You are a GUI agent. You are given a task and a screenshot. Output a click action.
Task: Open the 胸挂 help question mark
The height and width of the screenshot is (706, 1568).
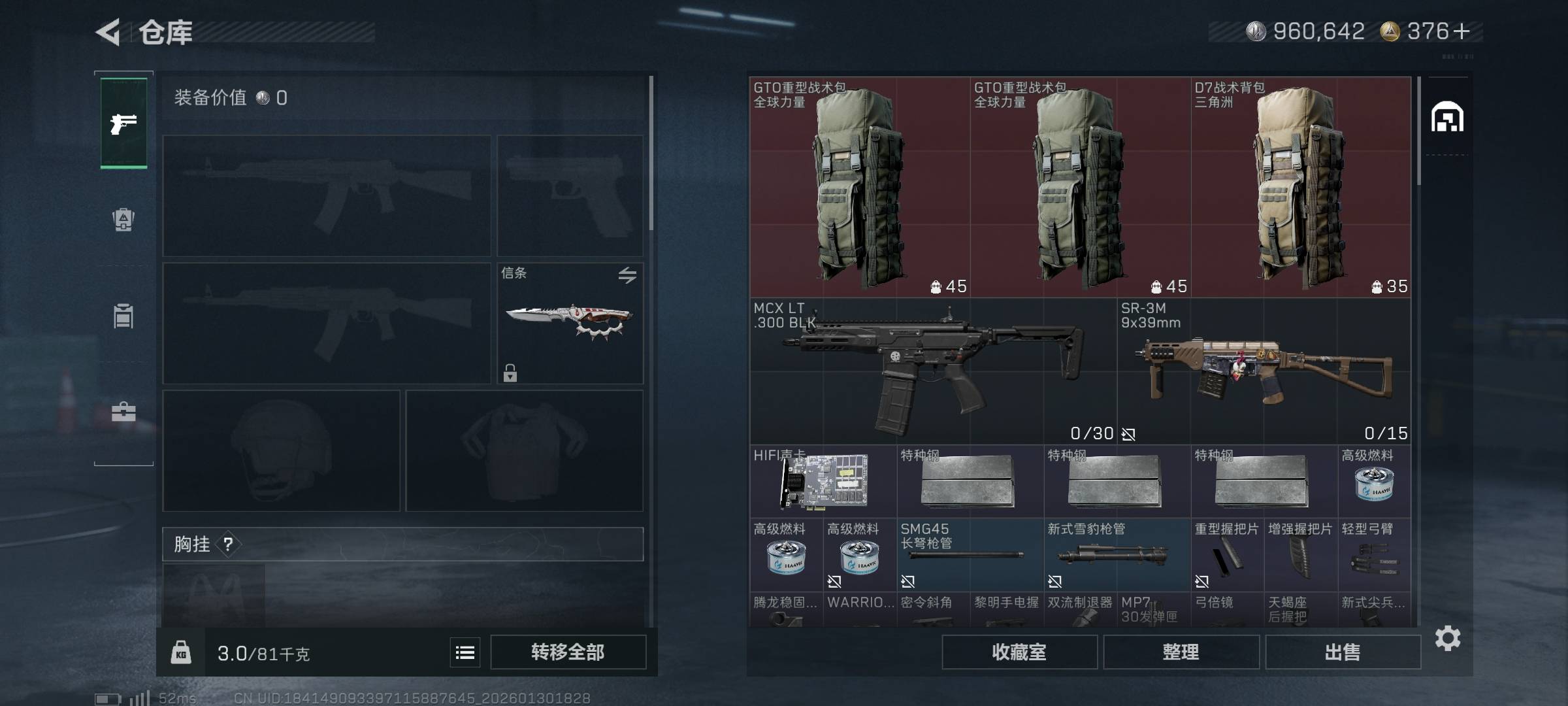pyautogui.click(x=228, y=544)
